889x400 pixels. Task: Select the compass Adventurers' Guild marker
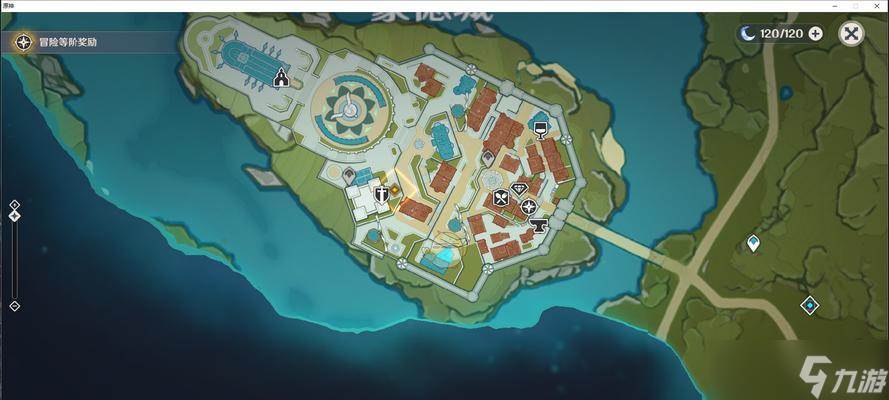[x=528, y=207]
